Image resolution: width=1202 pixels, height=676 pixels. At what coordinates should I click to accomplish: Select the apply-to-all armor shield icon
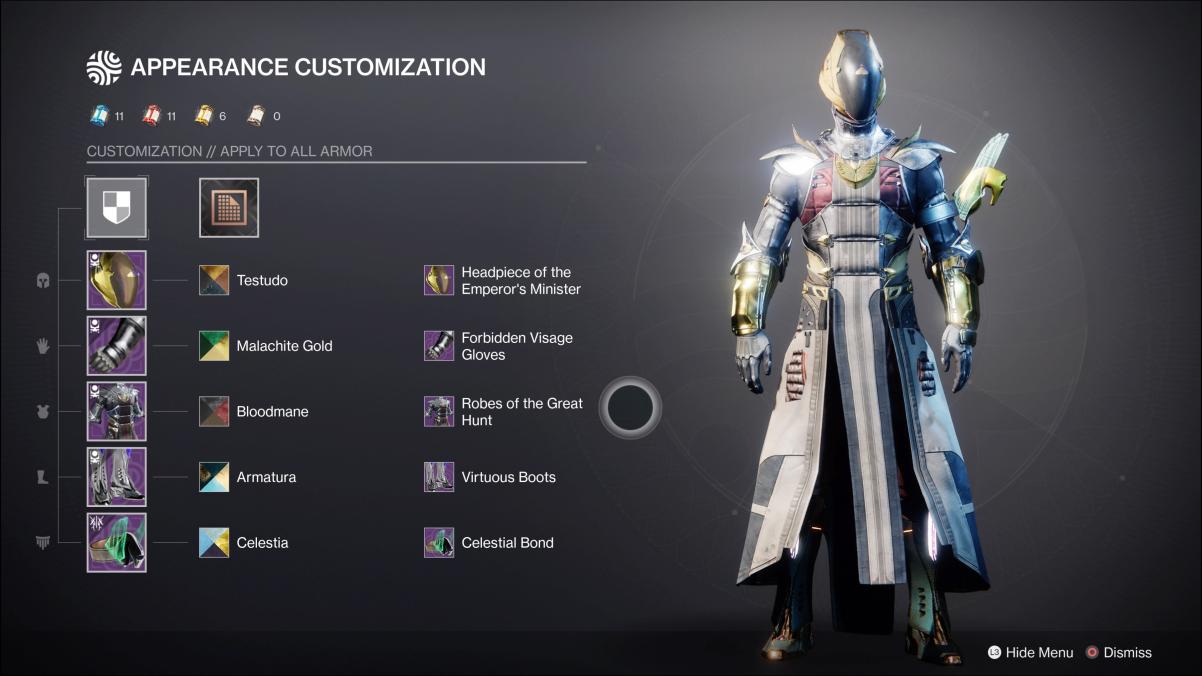(x=117, y=208)
